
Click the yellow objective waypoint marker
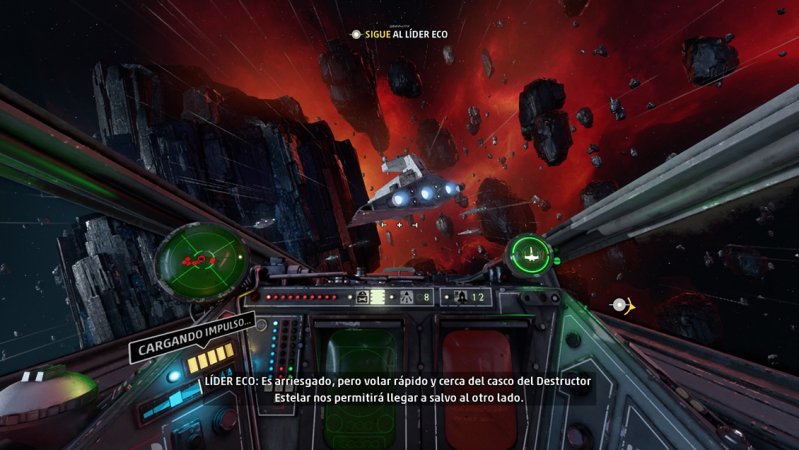pos(623,304)
